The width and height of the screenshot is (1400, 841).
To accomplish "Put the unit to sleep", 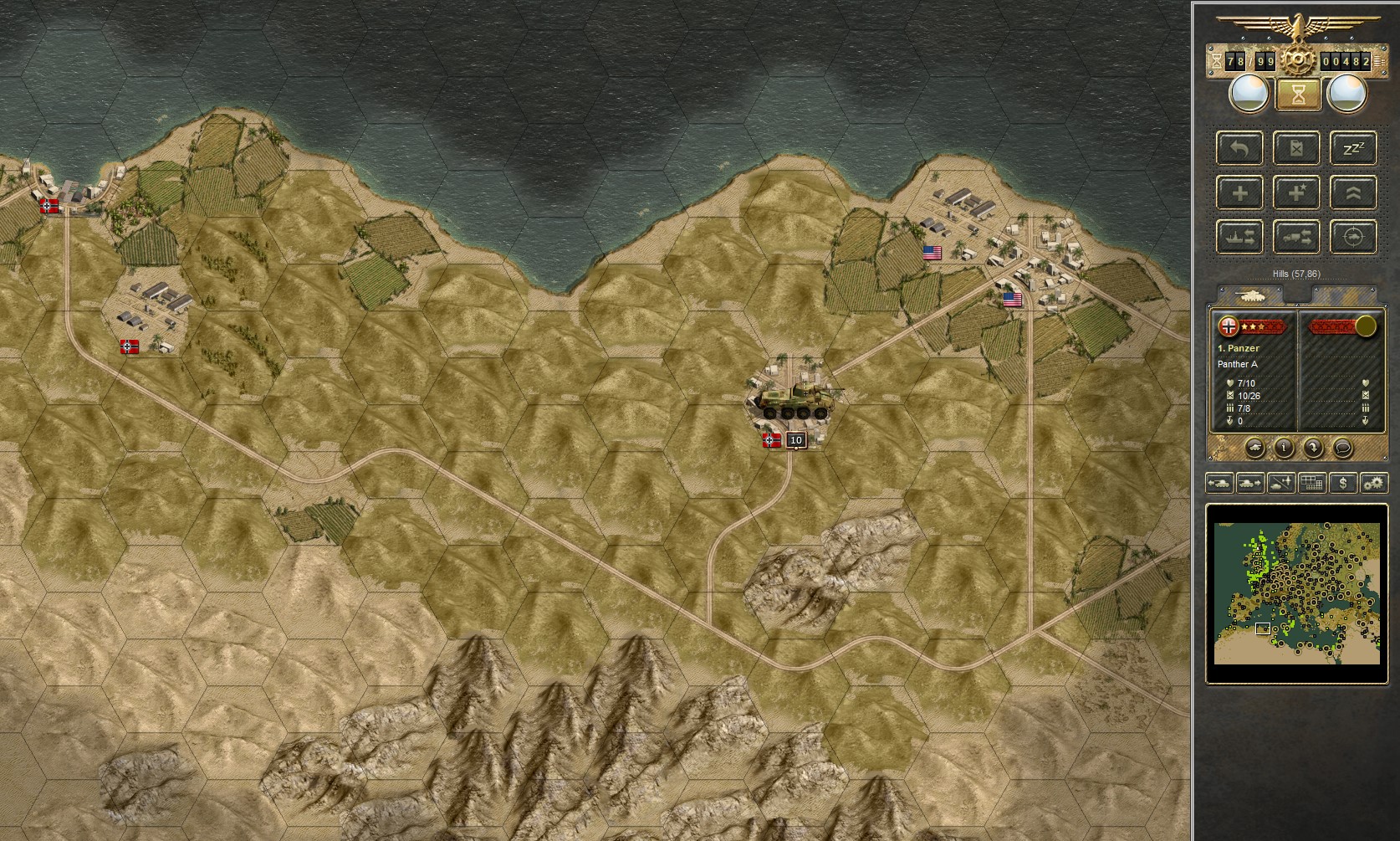I will tap(1353, 149).
